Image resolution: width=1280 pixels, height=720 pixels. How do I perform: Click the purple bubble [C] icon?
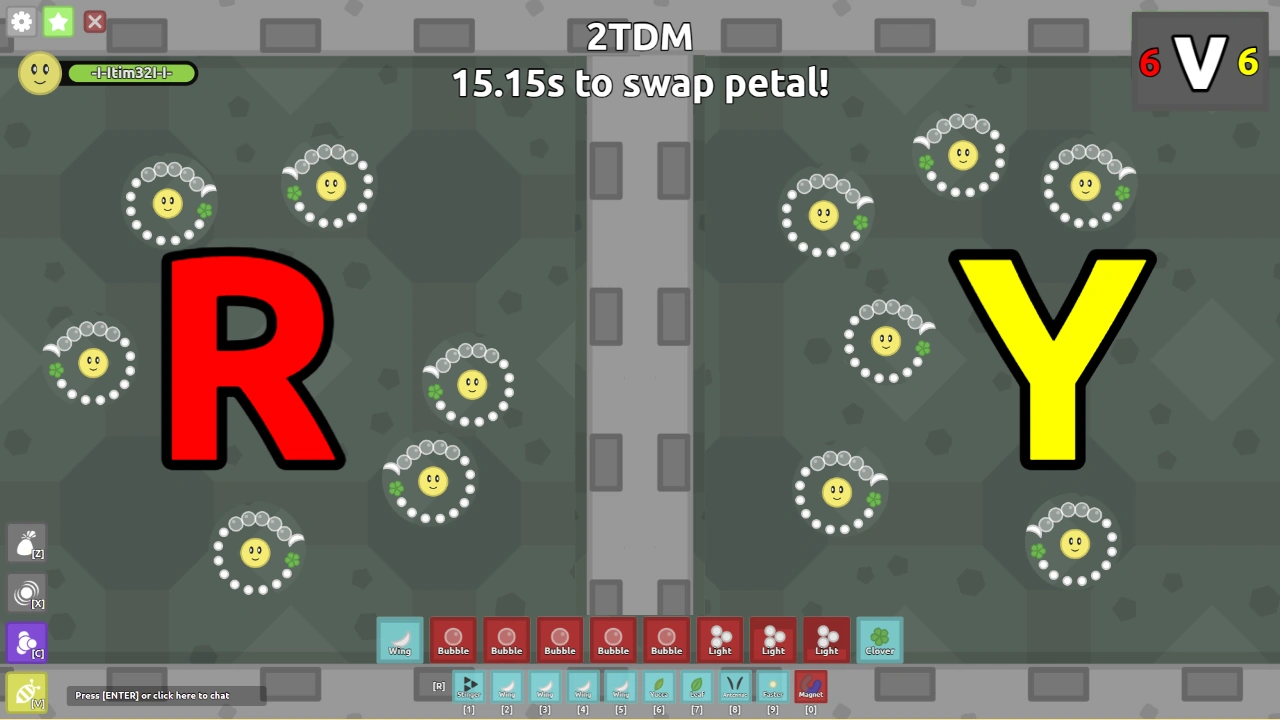[x=27, y=642]
